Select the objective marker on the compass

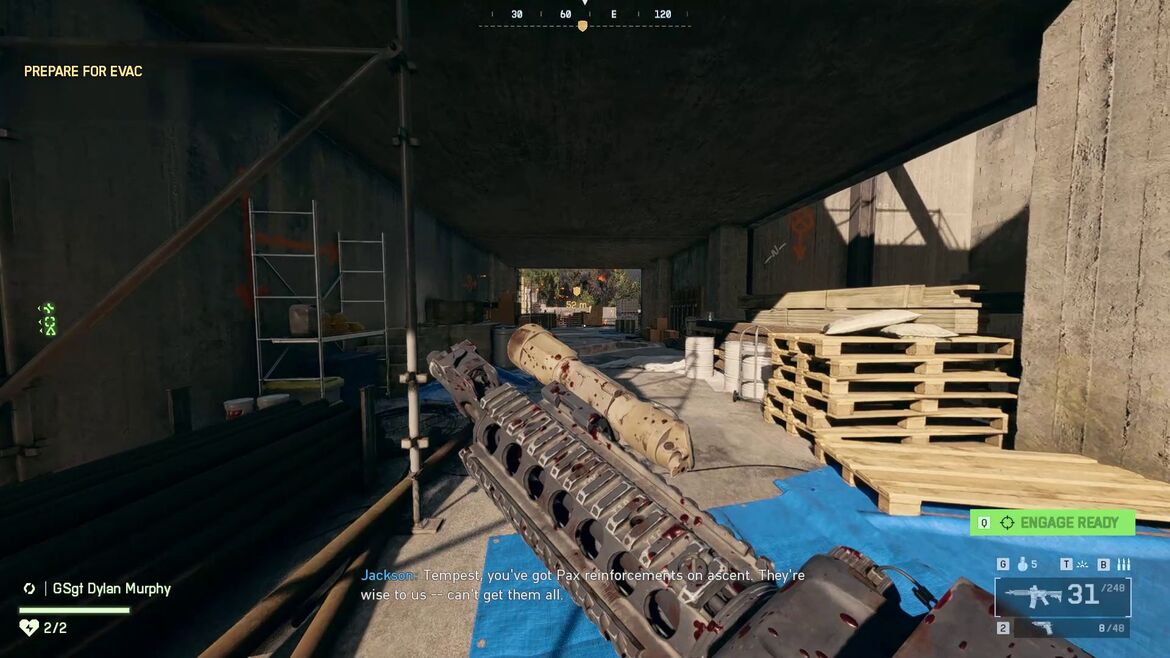click(582, 26)
